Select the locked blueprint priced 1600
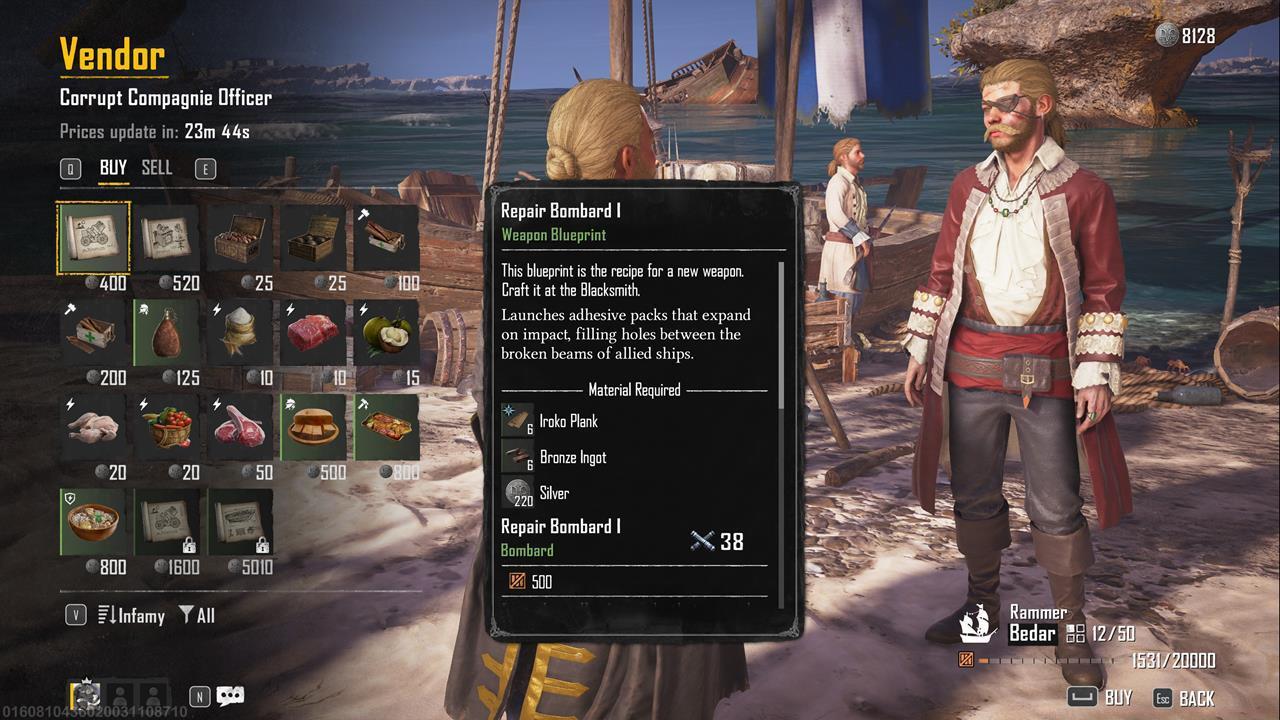The width and height of the screenshot is (1280, 720). [167, 522]
